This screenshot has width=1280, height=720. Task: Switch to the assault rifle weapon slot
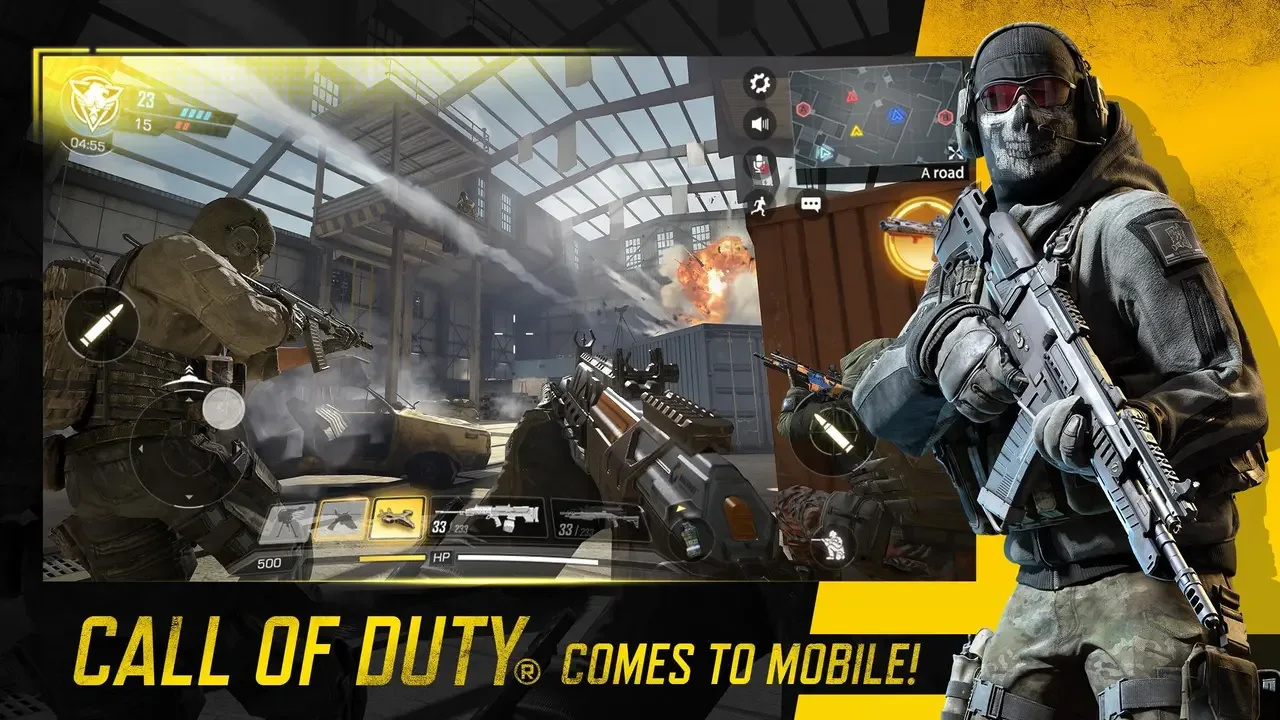click(x=492, y=518)
